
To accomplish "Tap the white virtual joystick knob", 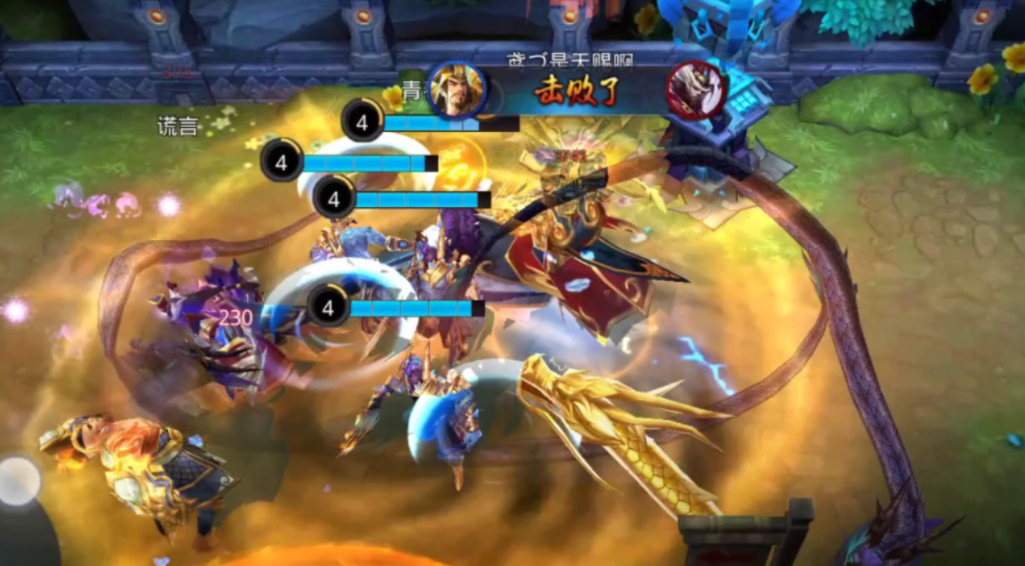I will 17,481.
